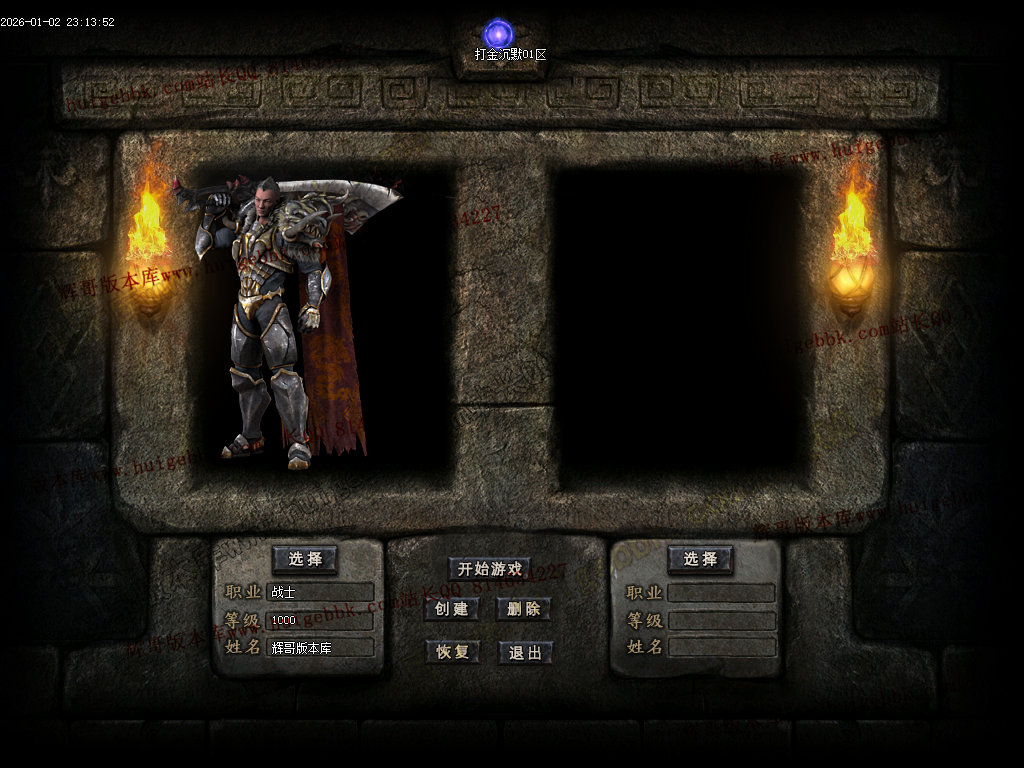Screen dimensions: 1024x768
Task: Select the empty right character frame
Action: tap(680, 325)
